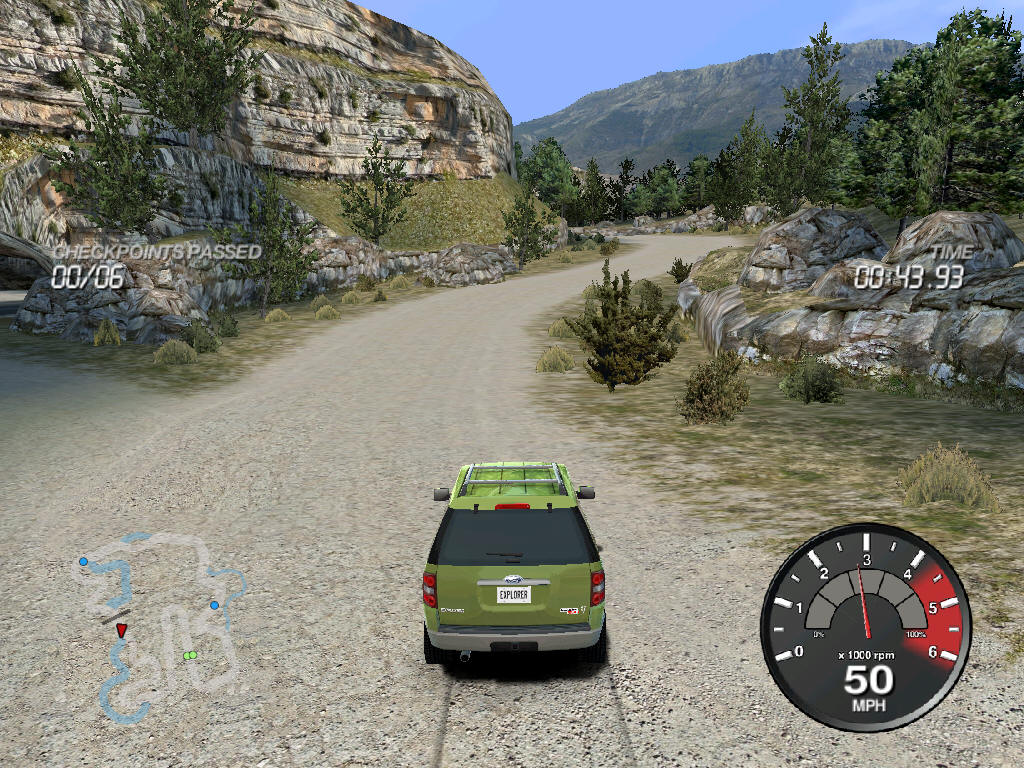Click the green marker on the minimap
This screenshot has height=768, width=1024.
[189, 656]
